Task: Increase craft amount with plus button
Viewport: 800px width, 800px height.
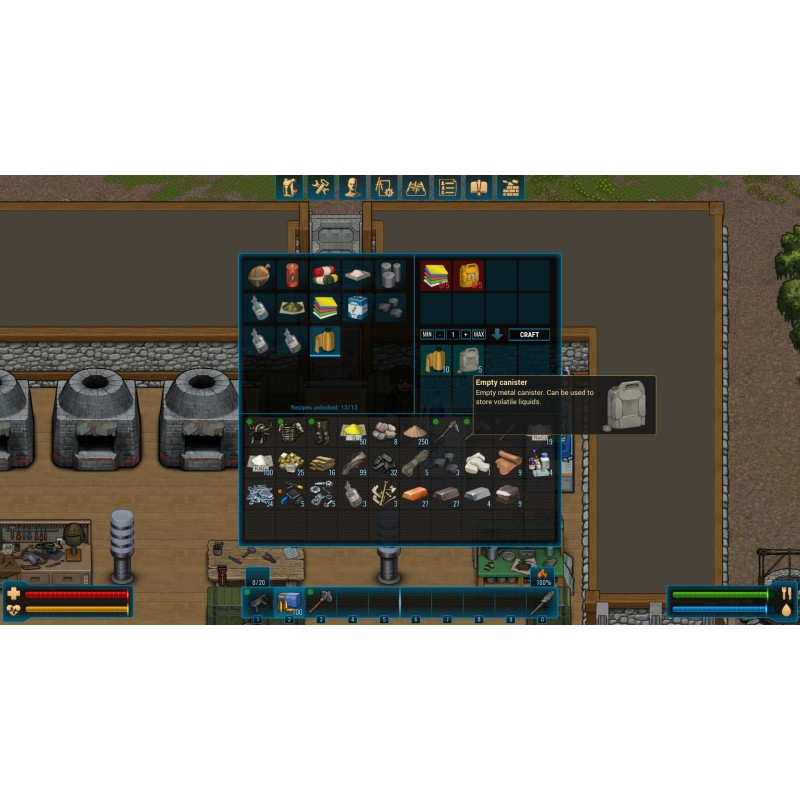Action: pyautogui.click(x=465, y=334)
